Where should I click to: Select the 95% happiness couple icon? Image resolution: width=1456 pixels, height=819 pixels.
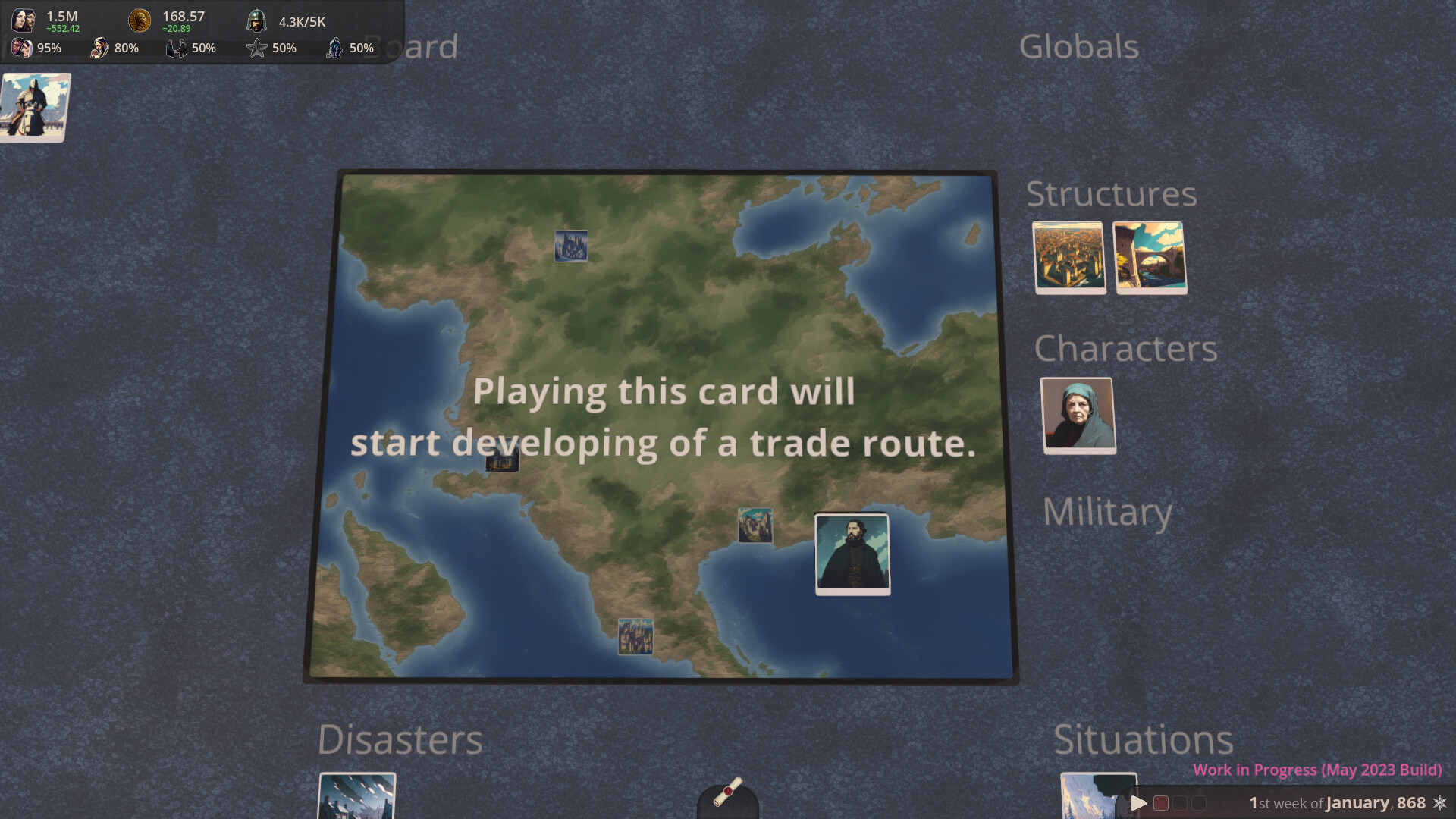pos(22,48)
